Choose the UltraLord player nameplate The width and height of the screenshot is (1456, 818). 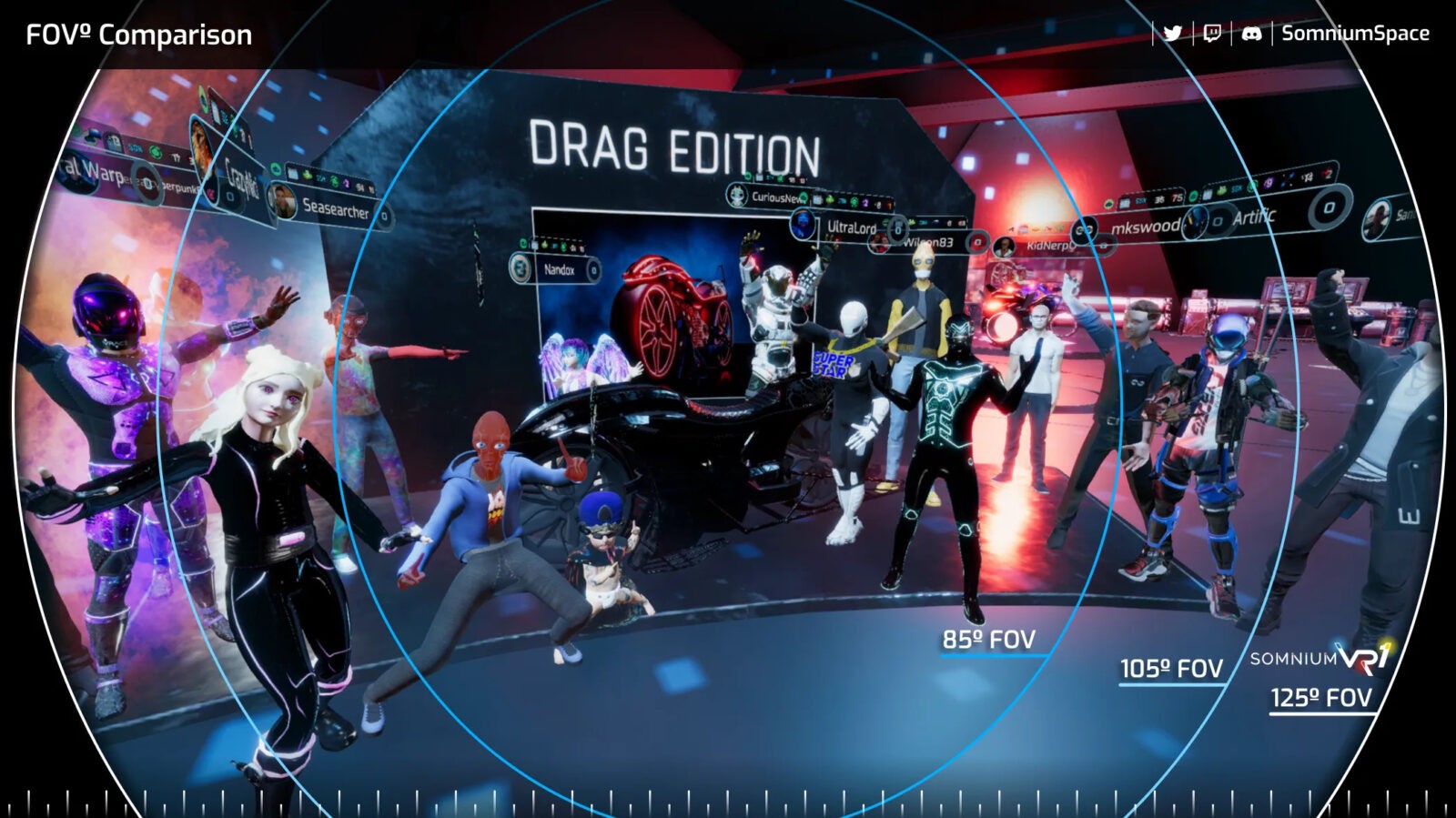click(x=848, y=227)
